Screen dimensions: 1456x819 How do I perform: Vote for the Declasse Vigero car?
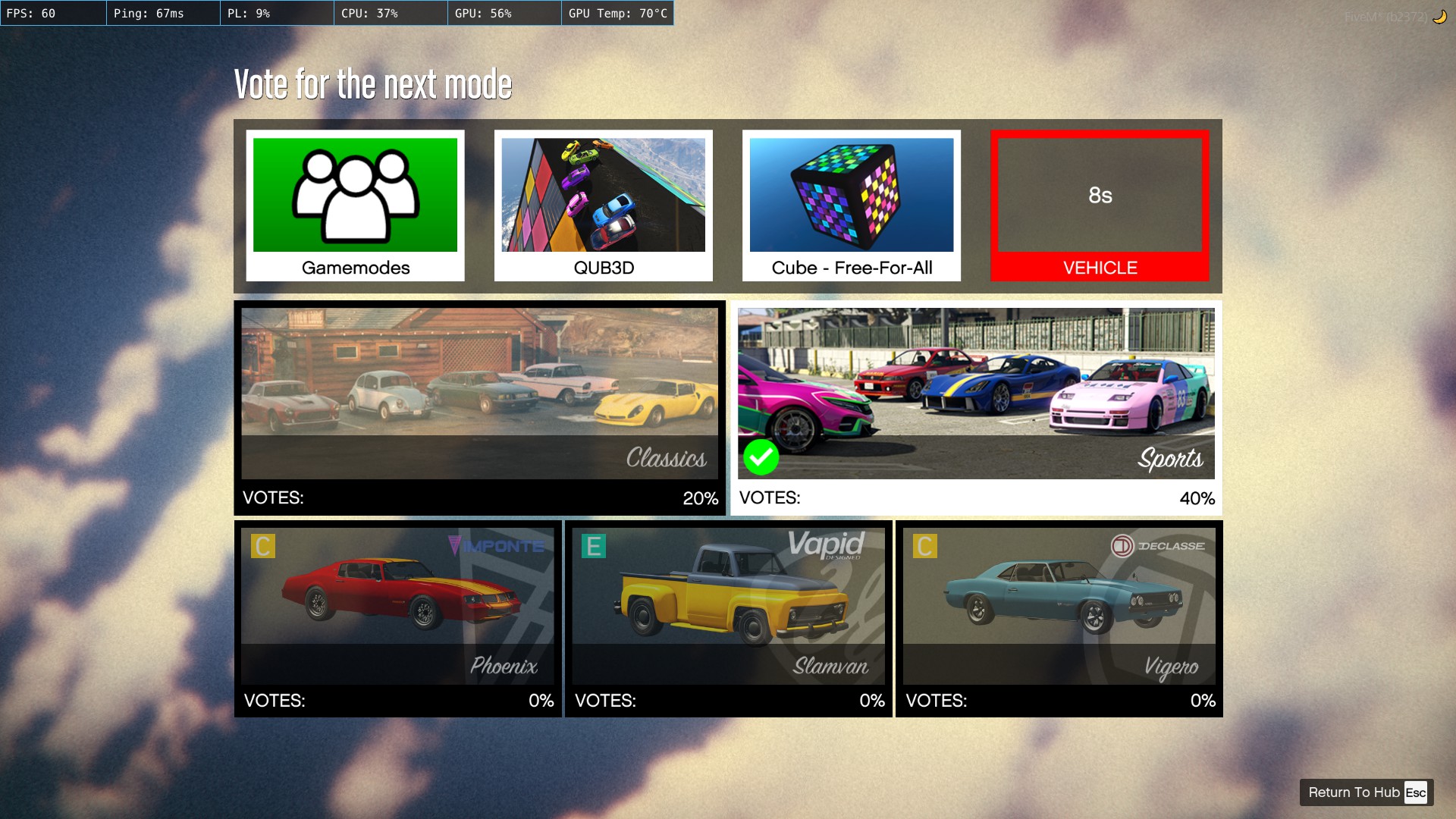(1059, 619)
